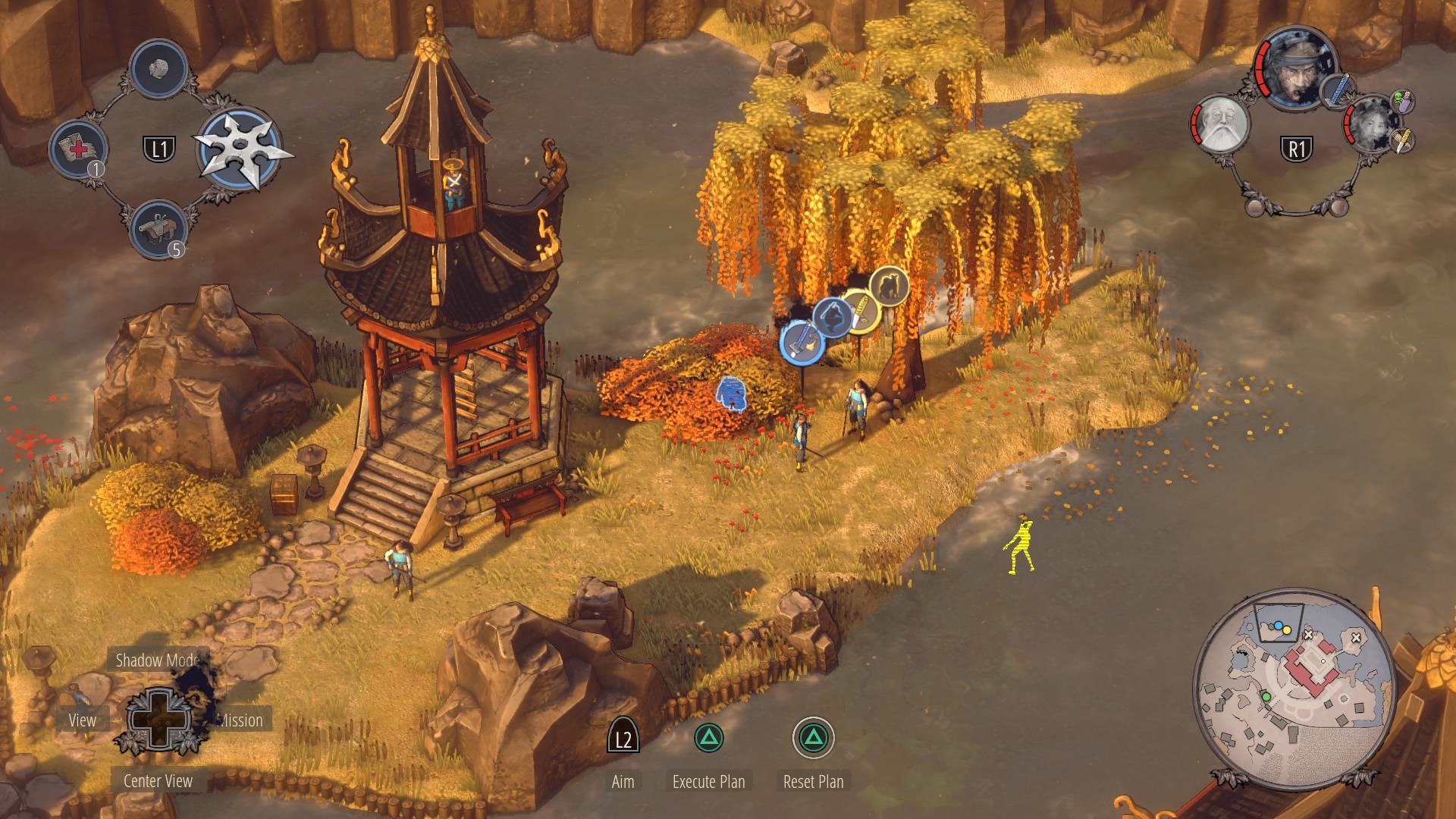Use the medkit bandage item

pos(78,148)
